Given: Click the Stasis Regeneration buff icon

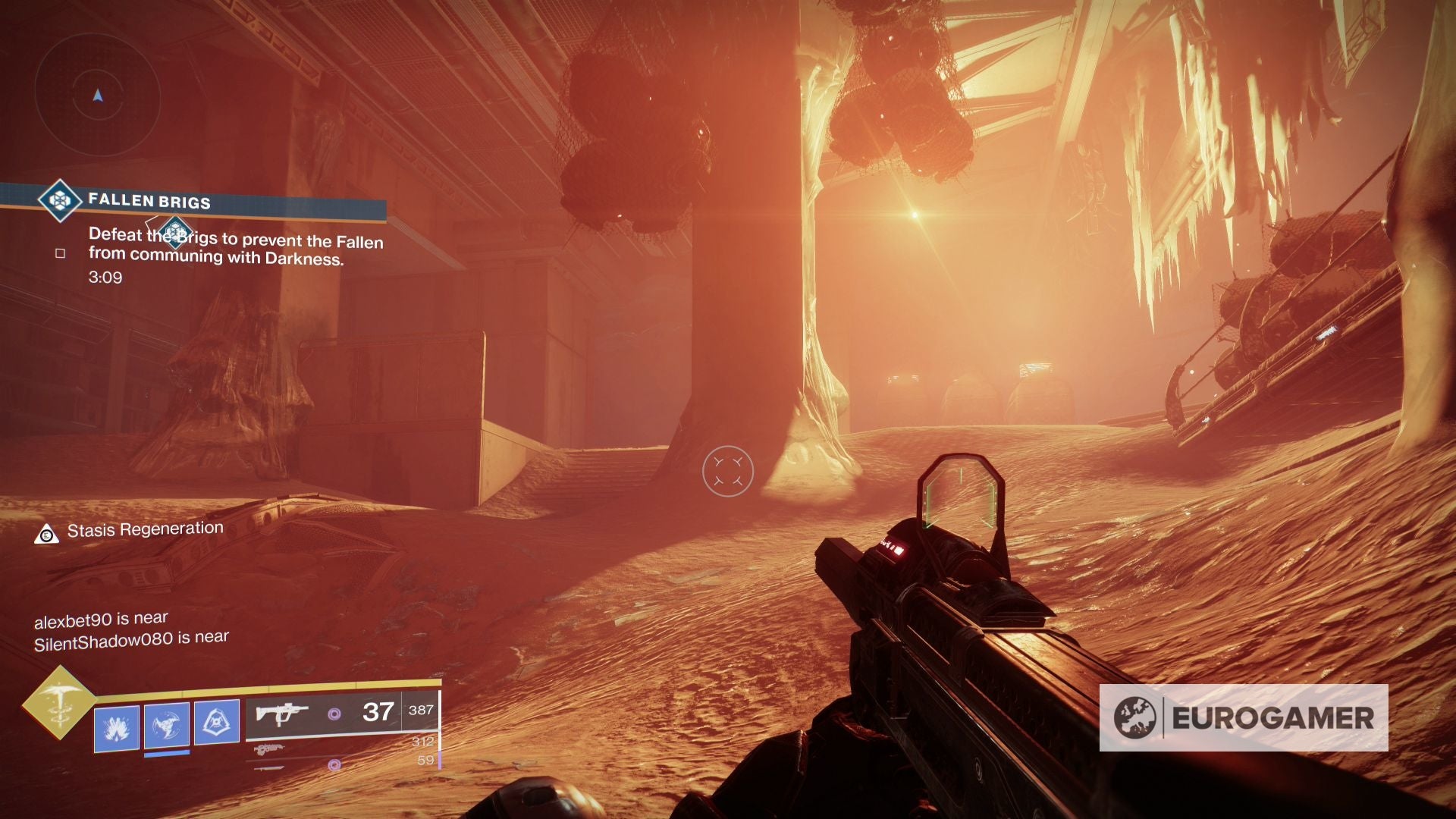Looking at the screenshot, I should 47,534.
